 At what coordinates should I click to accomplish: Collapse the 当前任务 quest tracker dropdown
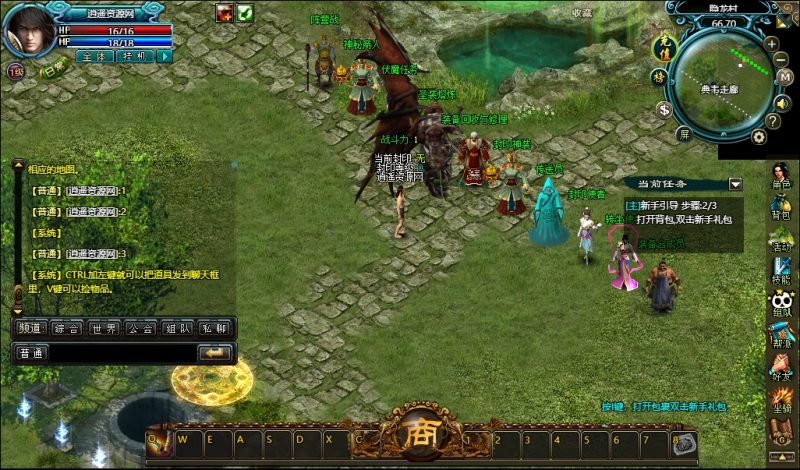735,185
